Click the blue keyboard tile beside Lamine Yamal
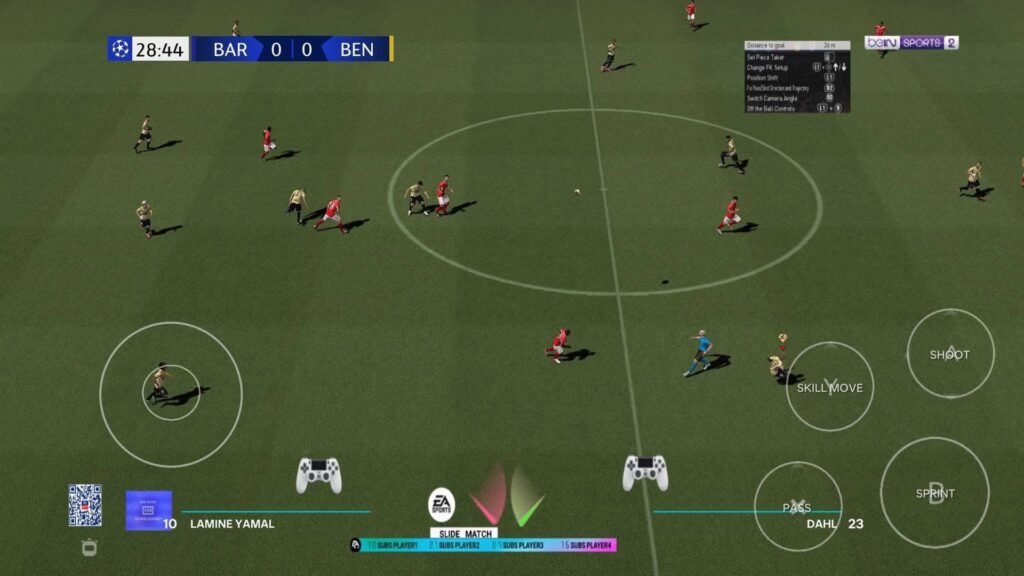 point(148,509)
